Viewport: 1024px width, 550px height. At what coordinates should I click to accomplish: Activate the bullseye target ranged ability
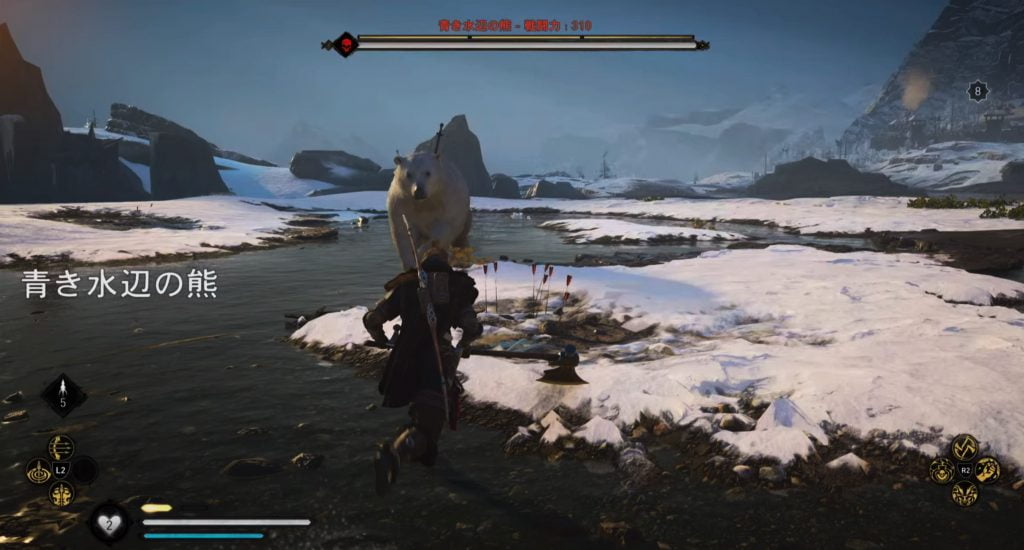pyautogui.click(x=39, y=470)
